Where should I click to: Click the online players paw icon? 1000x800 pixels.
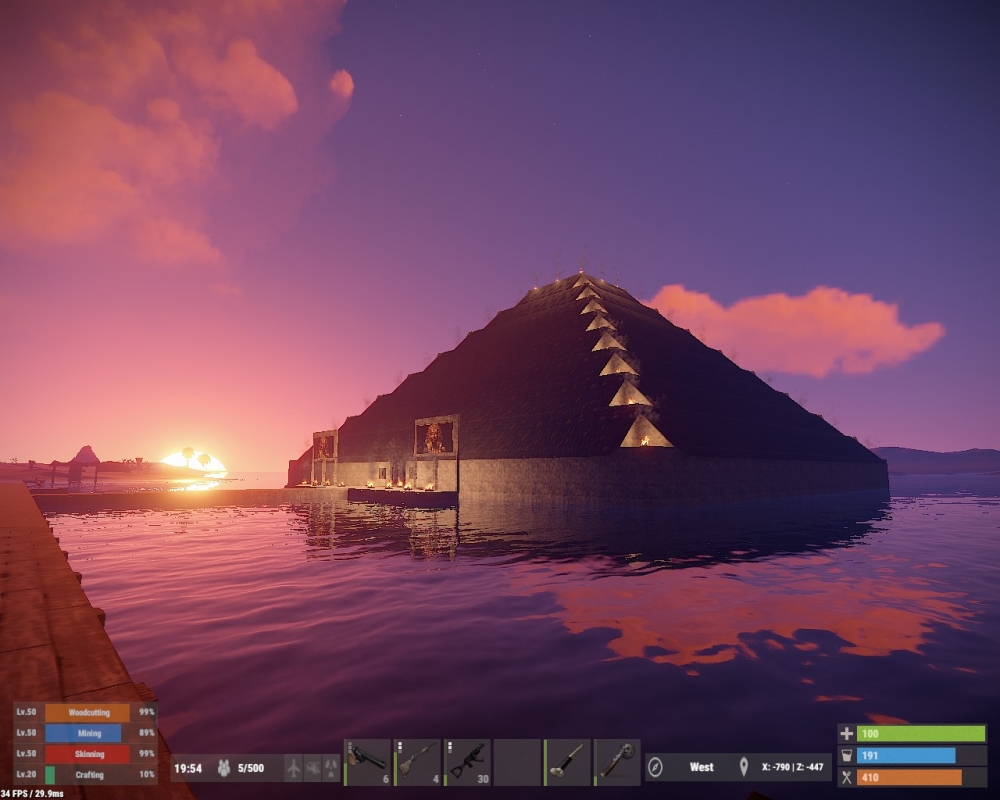(224, 768)
